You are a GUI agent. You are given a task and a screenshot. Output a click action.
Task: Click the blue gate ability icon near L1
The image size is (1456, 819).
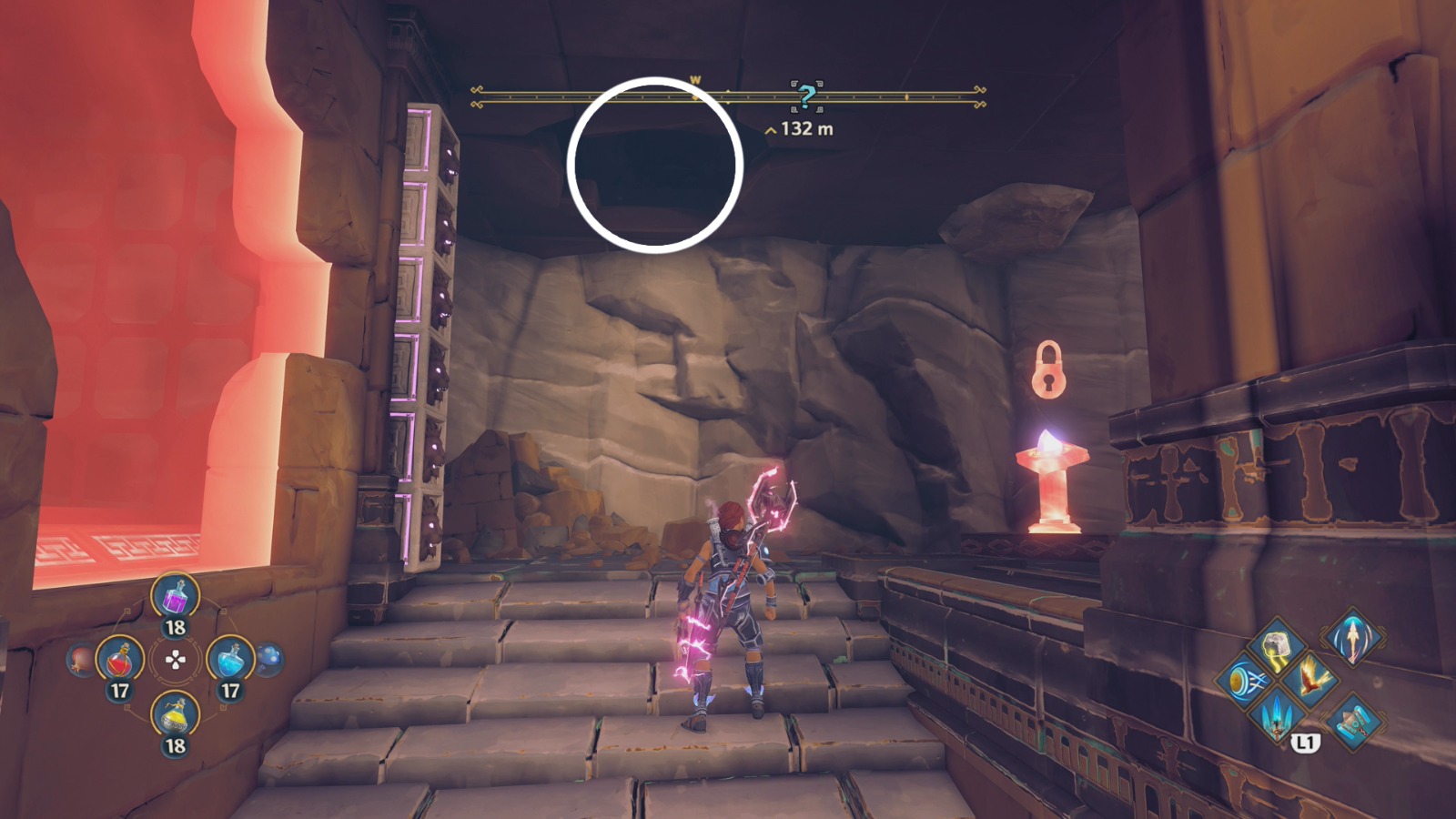click(x=1354, y=723)
